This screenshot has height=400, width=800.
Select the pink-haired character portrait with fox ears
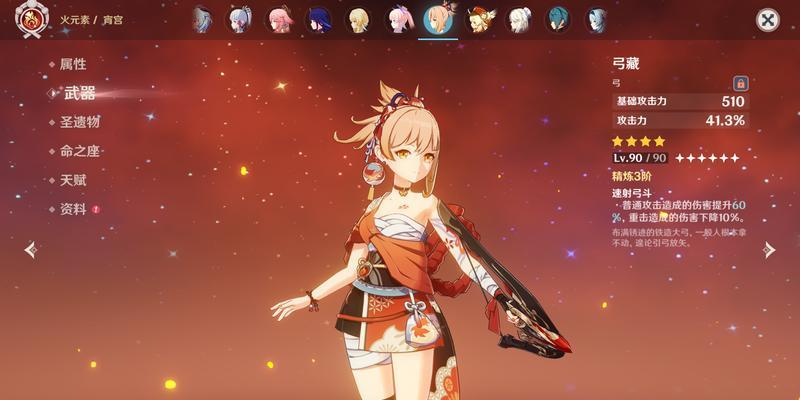[280, 20]
